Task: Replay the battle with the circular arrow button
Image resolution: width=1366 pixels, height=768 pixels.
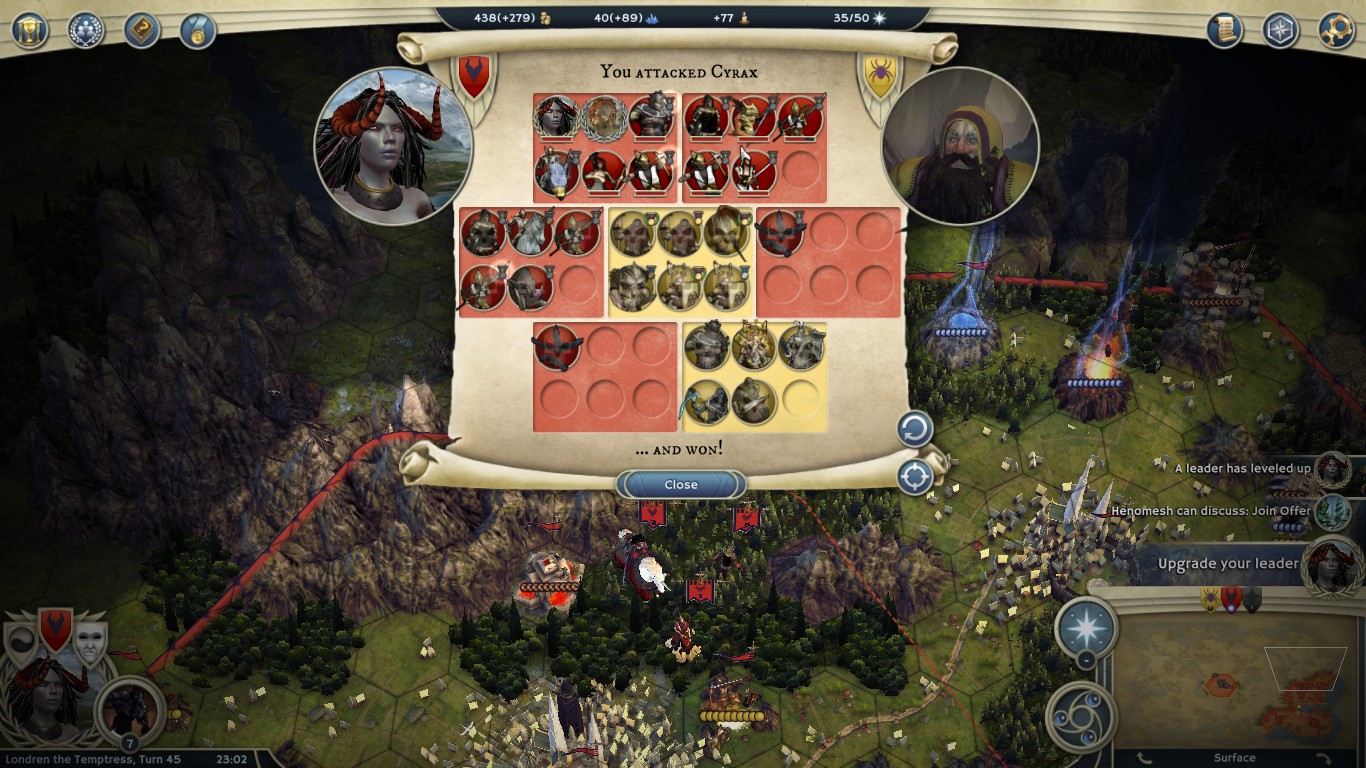Action: coord(914,430)
